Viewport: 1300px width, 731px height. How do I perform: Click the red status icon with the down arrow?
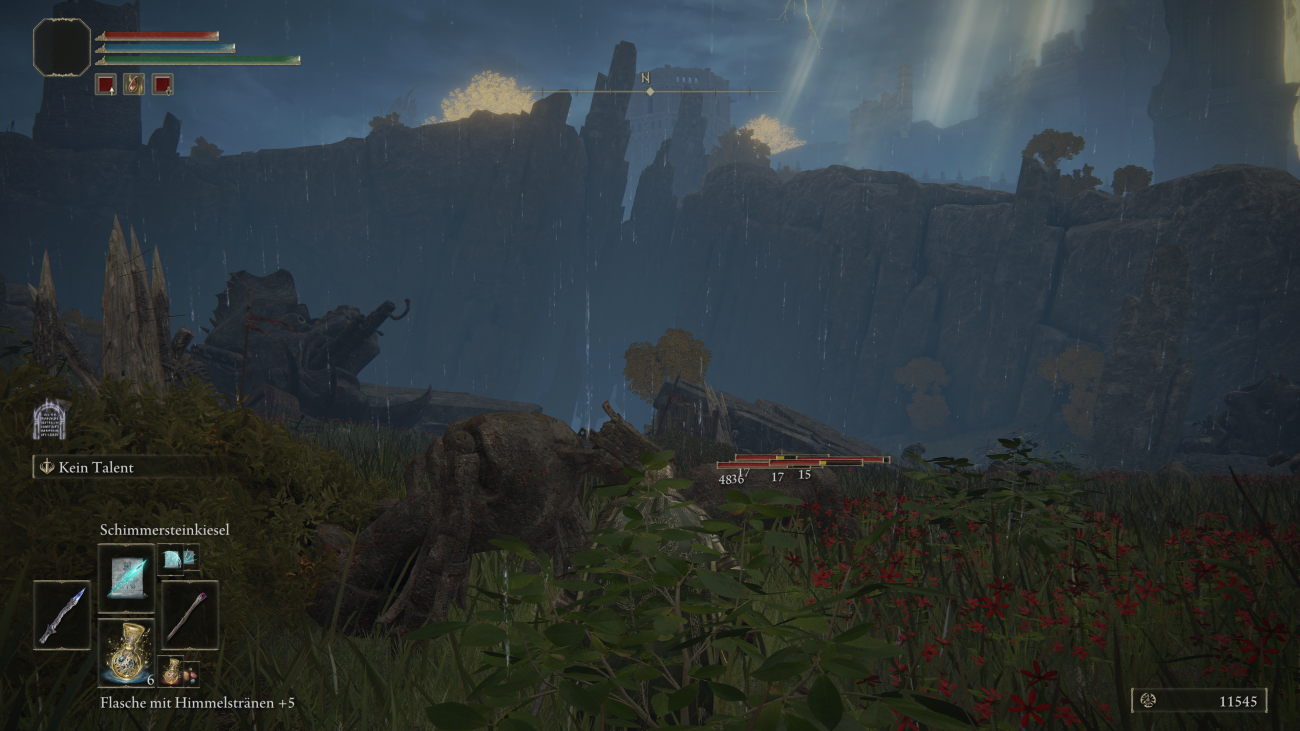pos(162,85)
